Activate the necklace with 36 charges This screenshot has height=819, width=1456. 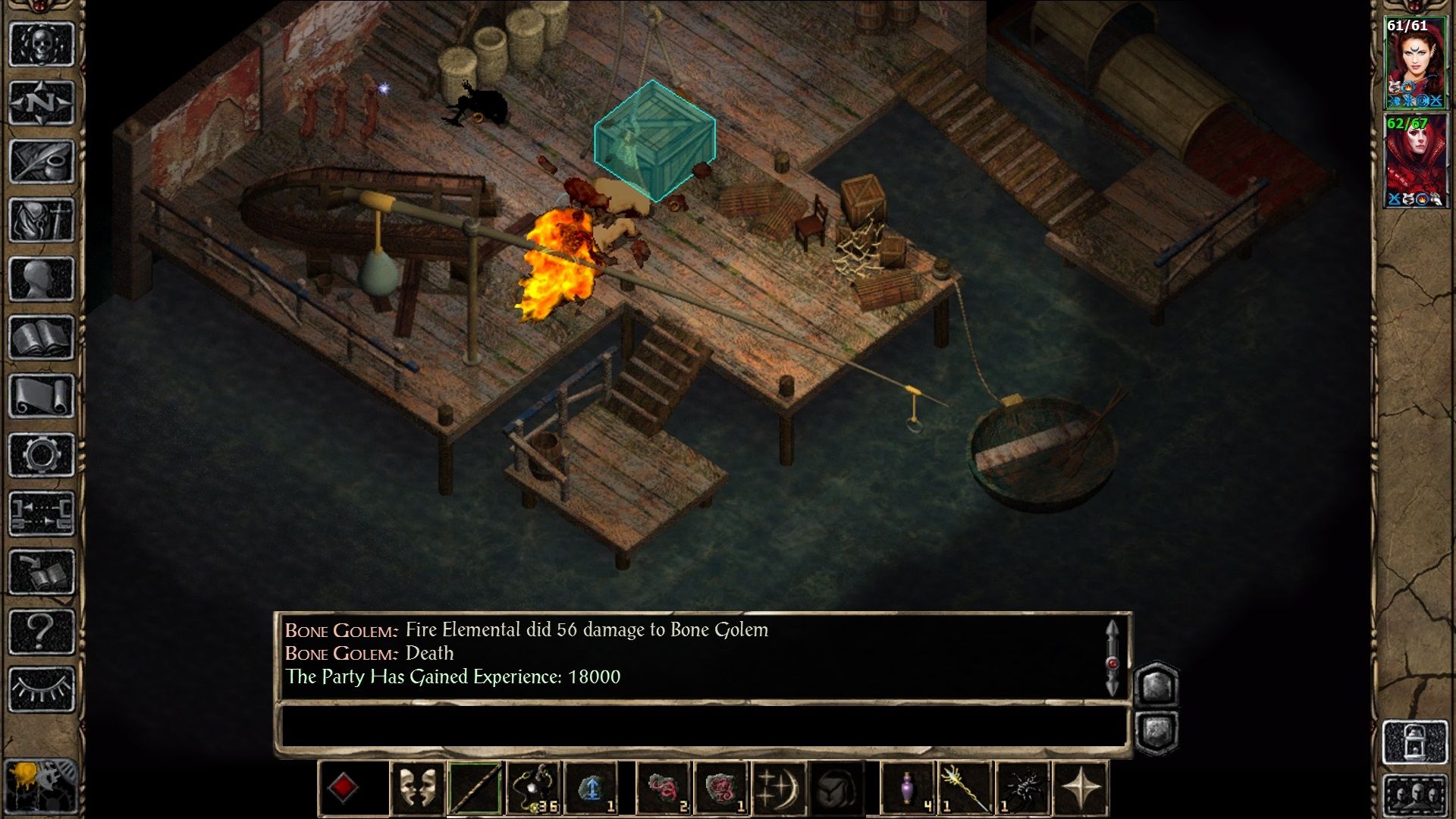pyautogui.click(x=535, y=789)
